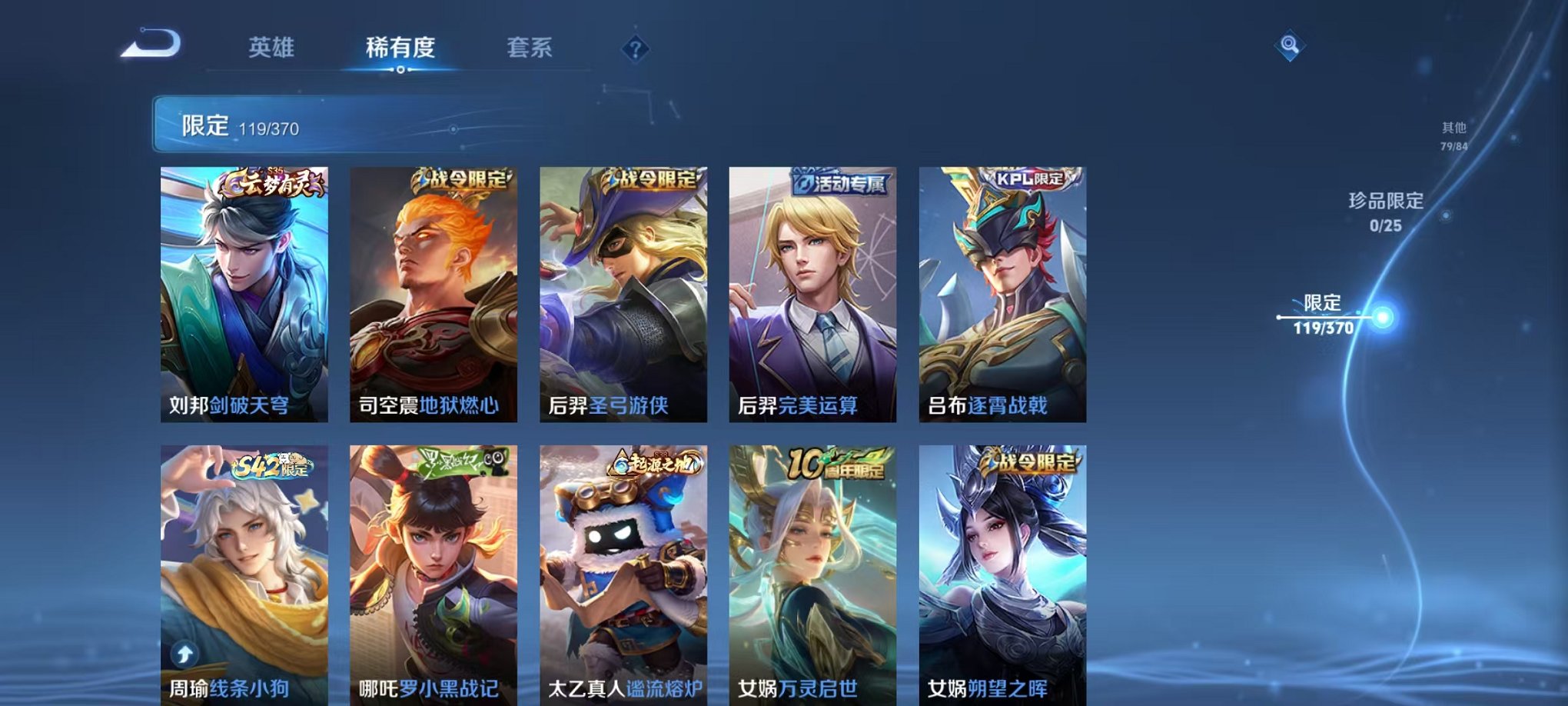
Task: Select the 稀有度 tab
Action: click(399, 46)
